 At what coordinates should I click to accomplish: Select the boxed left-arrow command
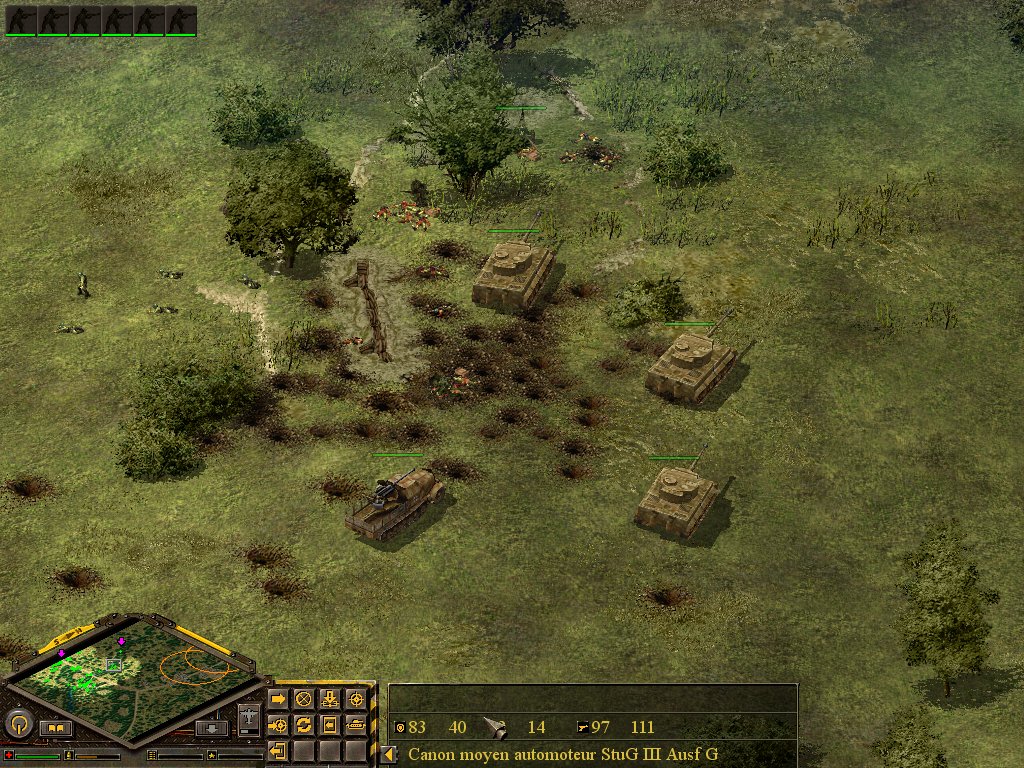click(329, 724)
